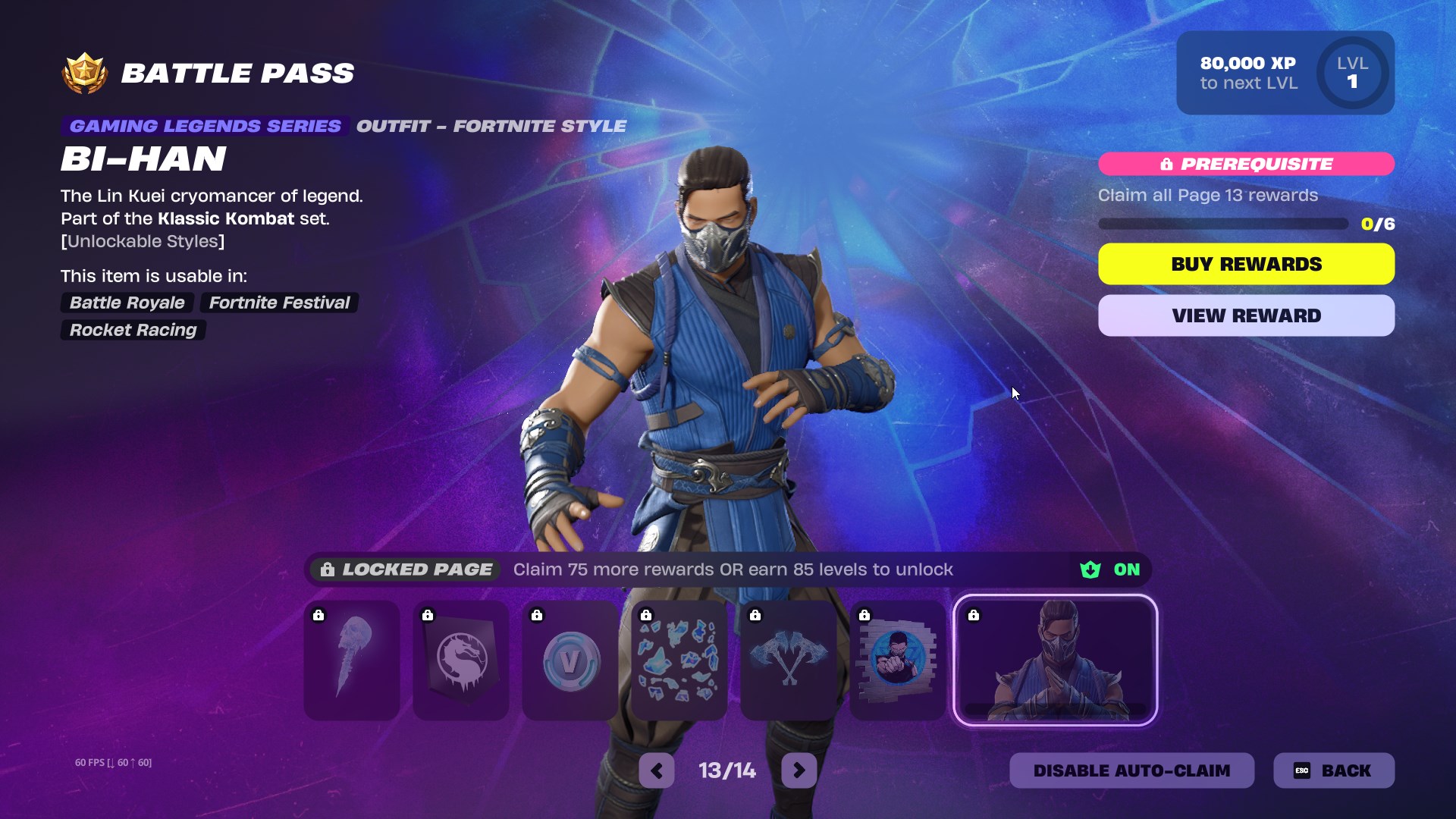The image size is (1456, 819).
Task: Go to the previous Battle Pass page
Action: pos(657,771)
